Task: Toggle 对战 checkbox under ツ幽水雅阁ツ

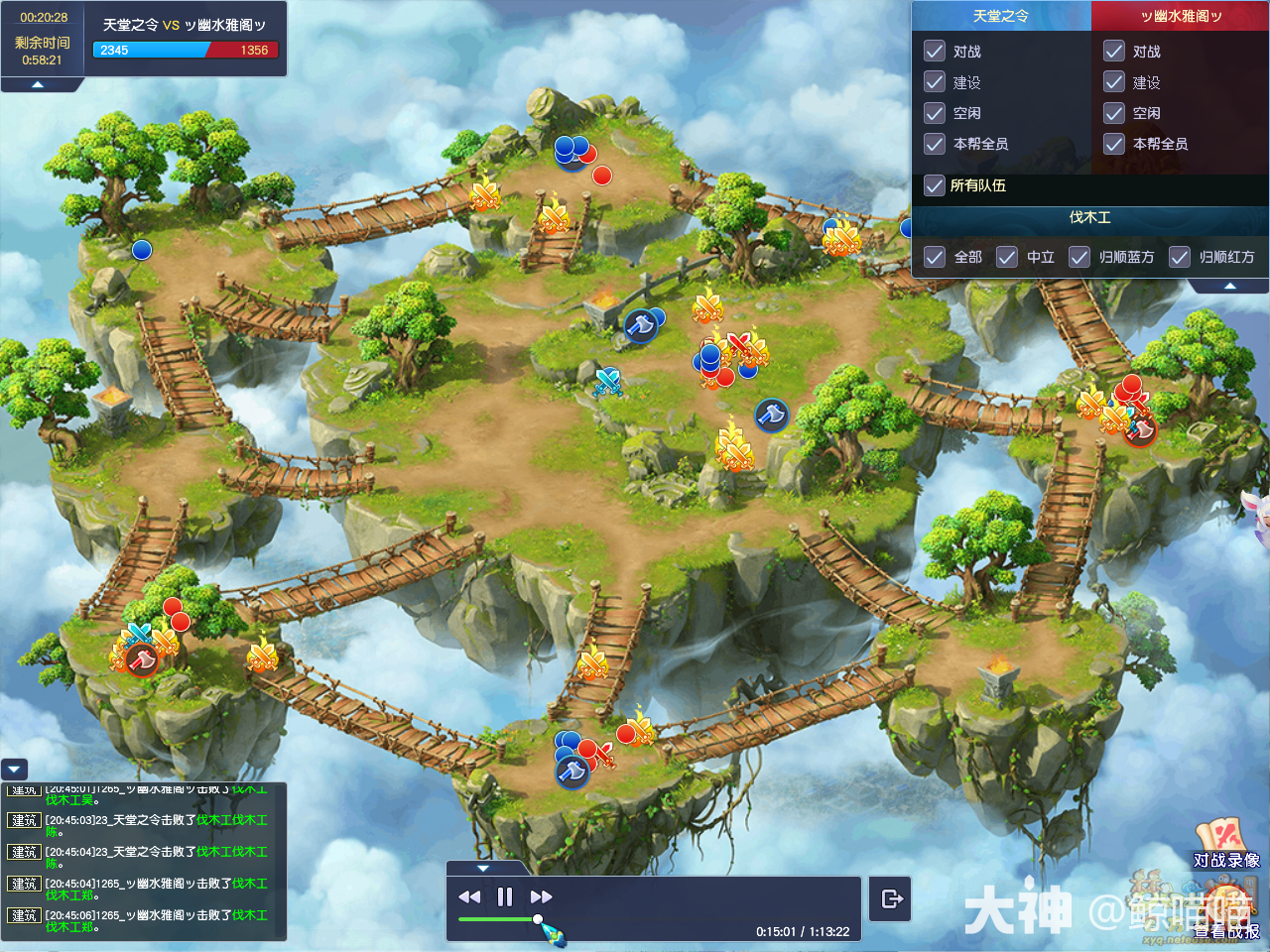Action: click(x=1114, y=52)
